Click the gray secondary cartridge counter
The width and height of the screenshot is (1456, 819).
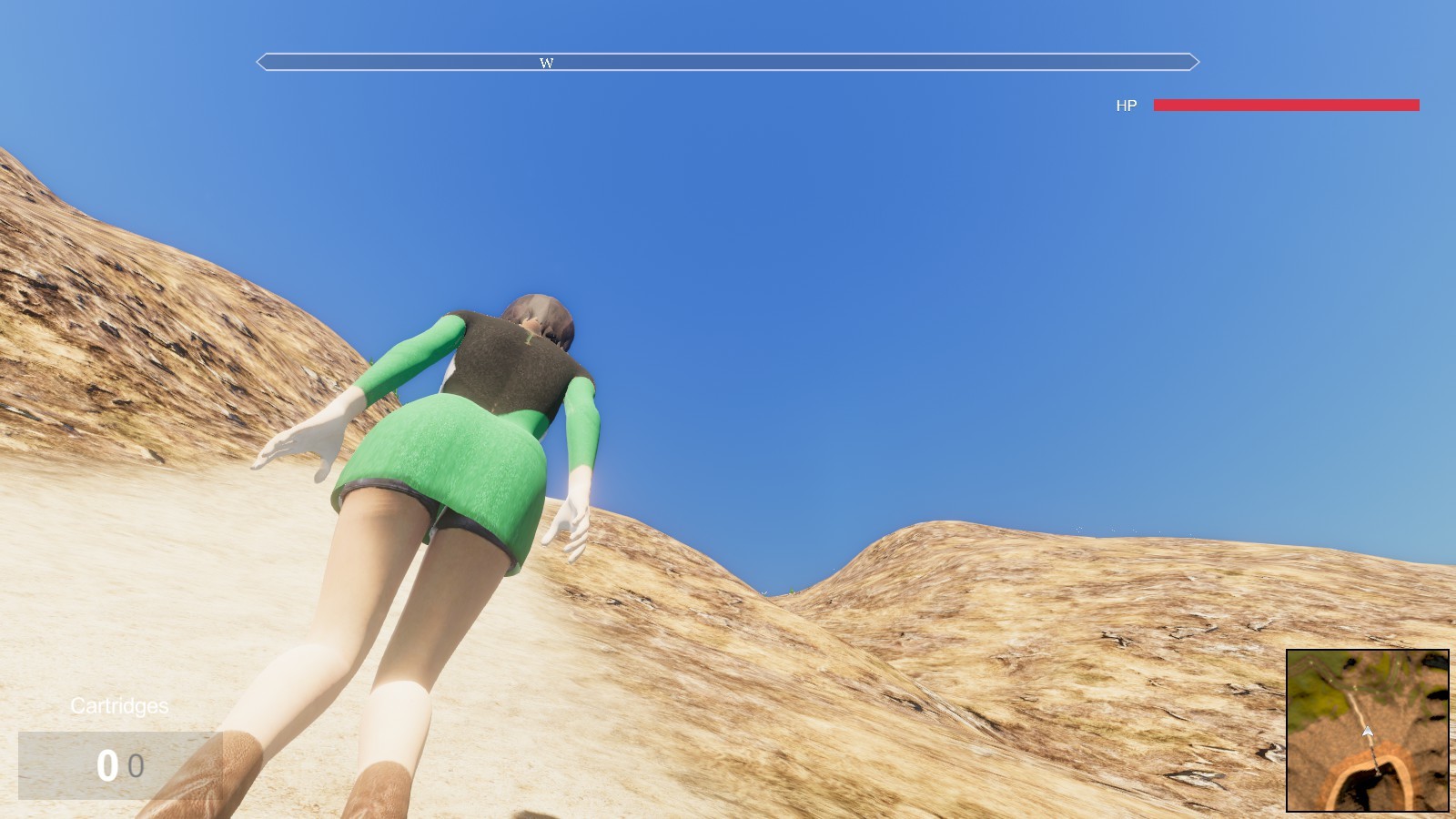[137, 767]
